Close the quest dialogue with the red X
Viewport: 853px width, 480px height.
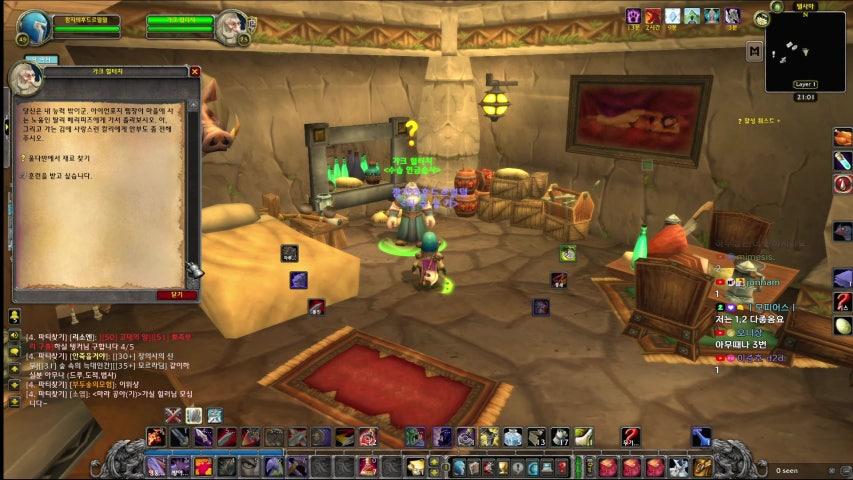[x=195, y=72]
